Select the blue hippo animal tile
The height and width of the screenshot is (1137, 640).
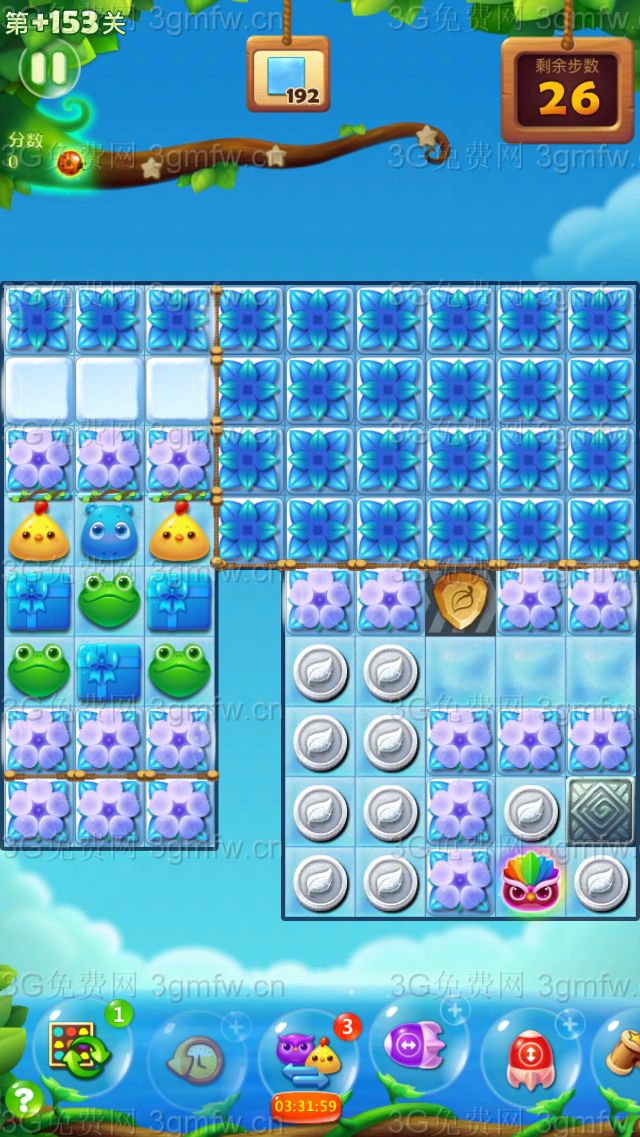click(110, 531)
